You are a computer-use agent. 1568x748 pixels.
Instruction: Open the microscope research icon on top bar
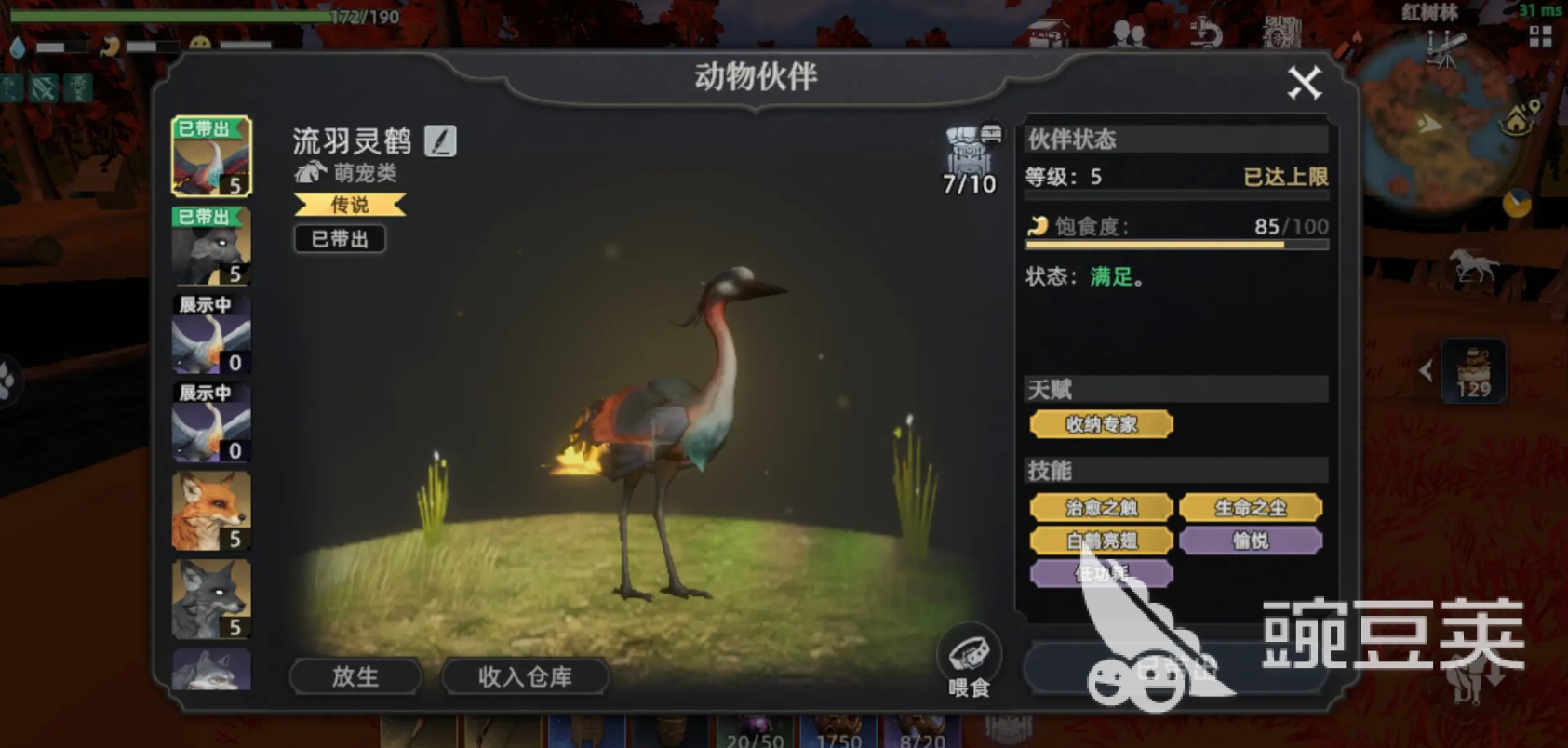(1207, 33)
